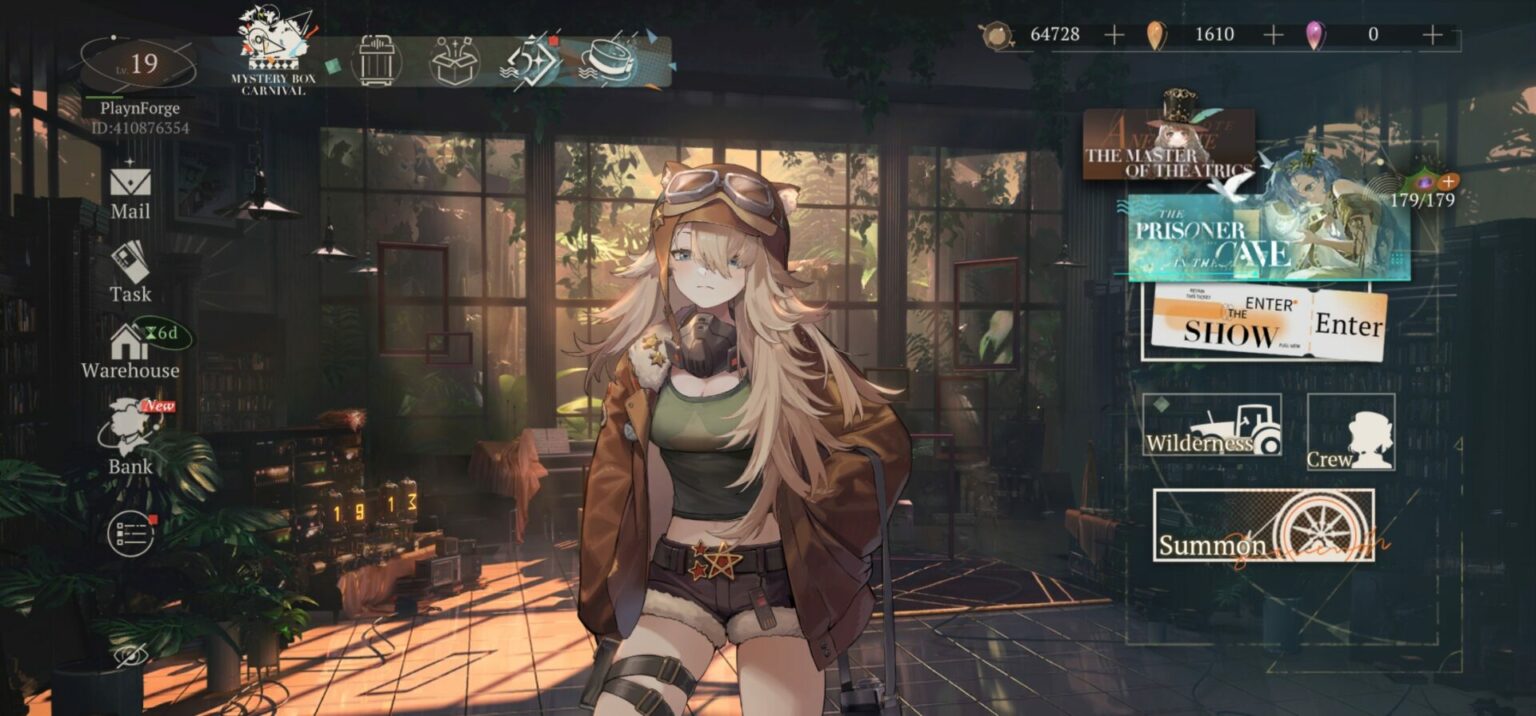The width and height of the screenshot is (1536, 716).
Task: Add more of the 64728 coin currency
Action: pos(1114,35)
